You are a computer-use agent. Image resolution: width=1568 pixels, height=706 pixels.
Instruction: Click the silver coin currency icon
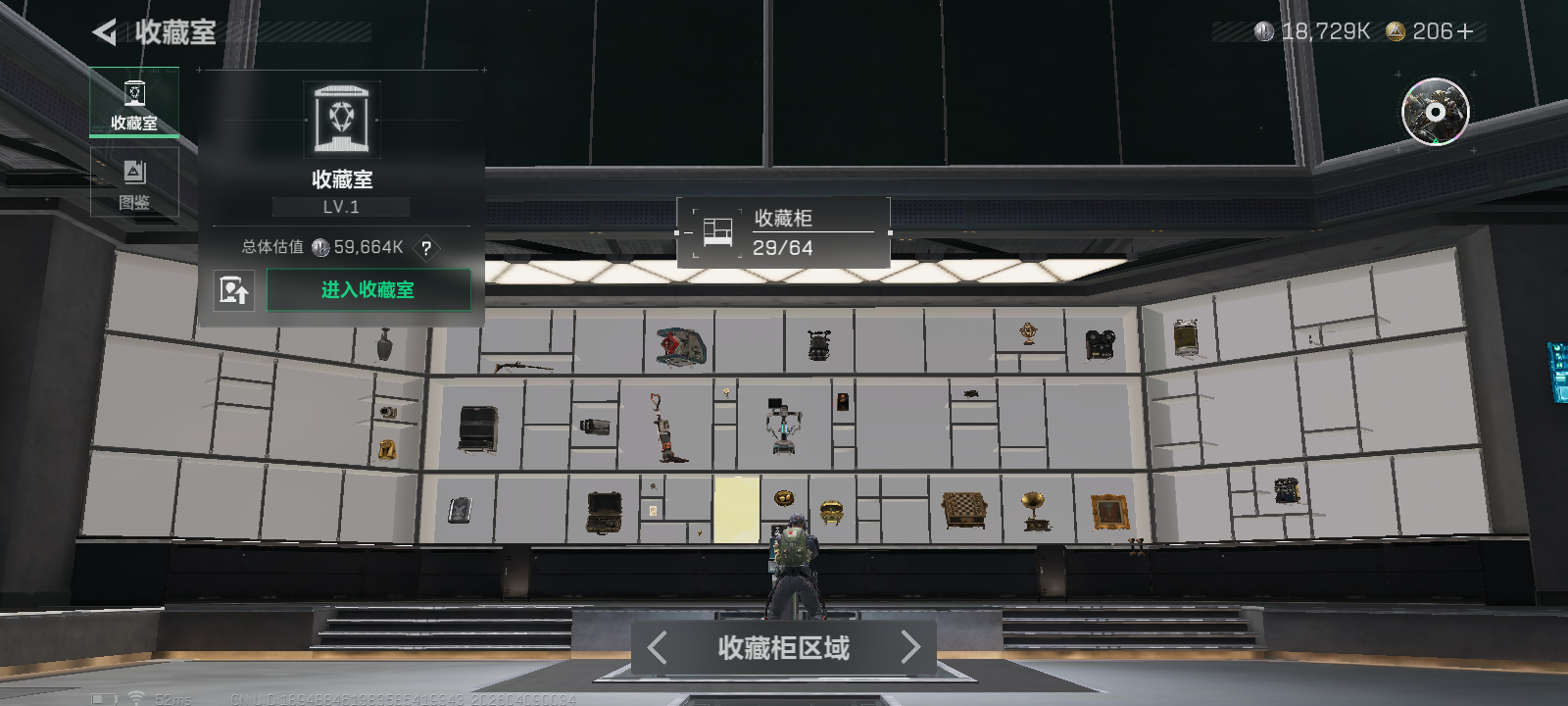[1264, 29]
